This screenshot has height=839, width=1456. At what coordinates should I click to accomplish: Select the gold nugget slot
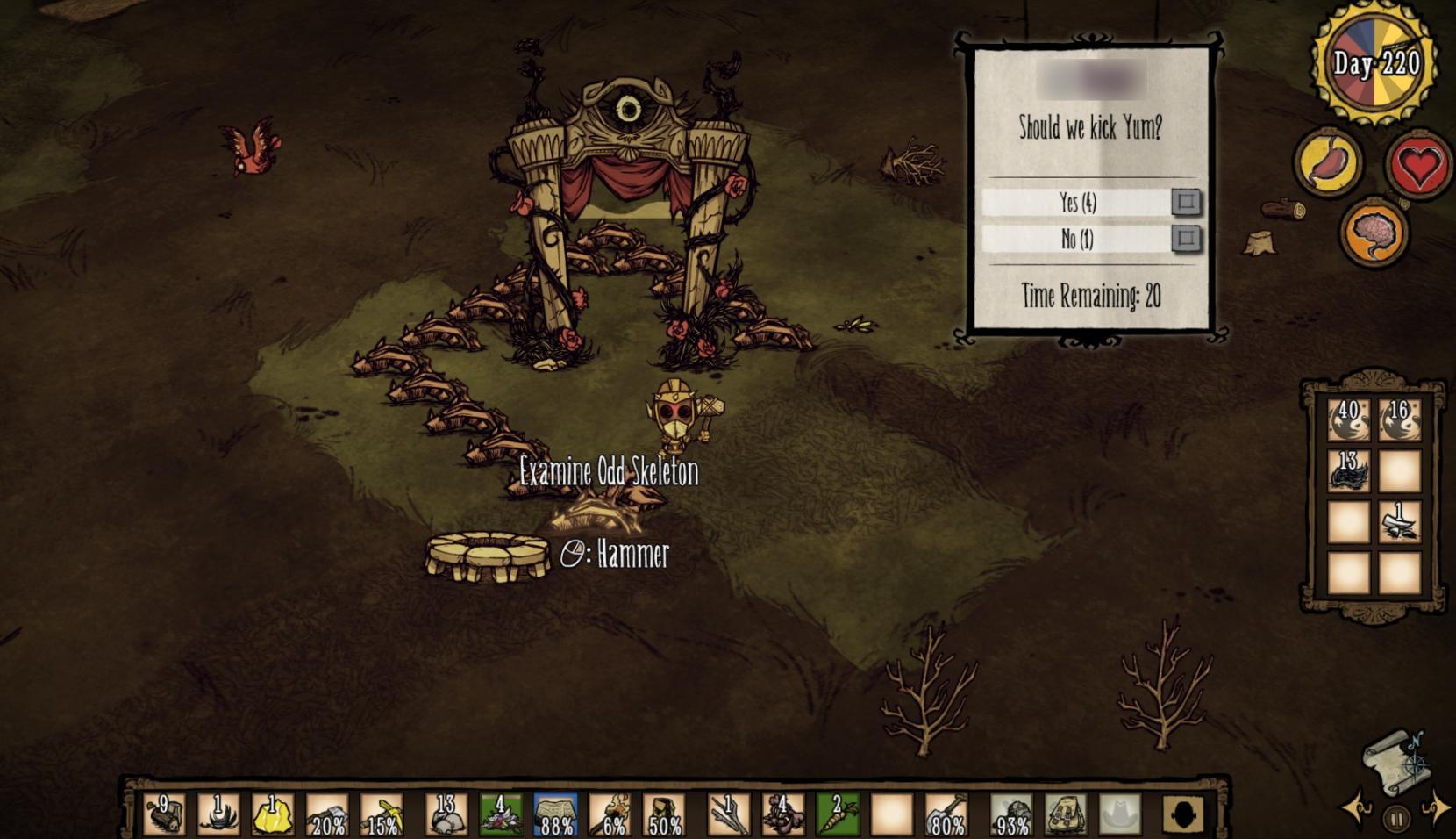click(272, 815)
